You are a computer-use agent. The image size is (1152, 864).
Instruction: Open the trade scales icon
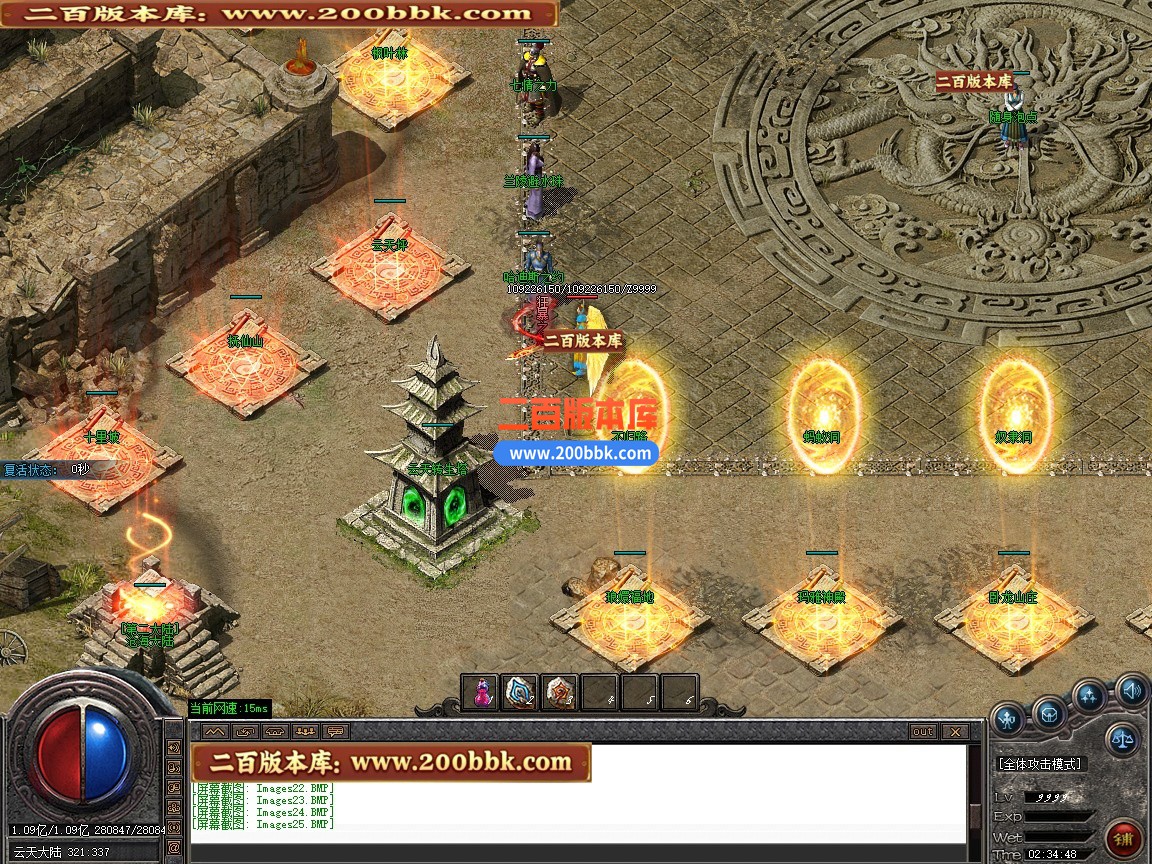[x=1122, y=740]
